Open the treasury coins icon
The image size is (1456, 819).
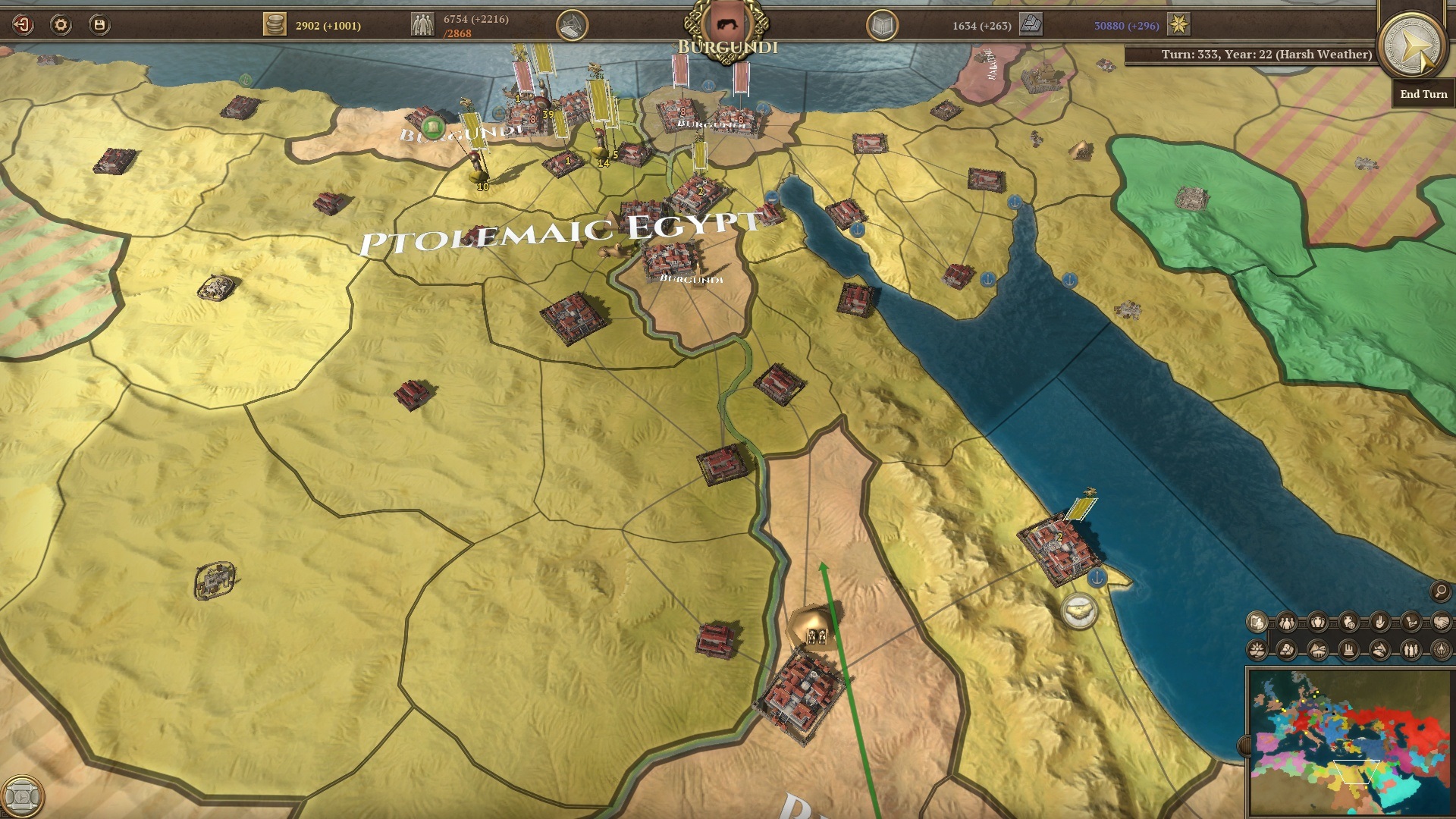pos(277,23)
